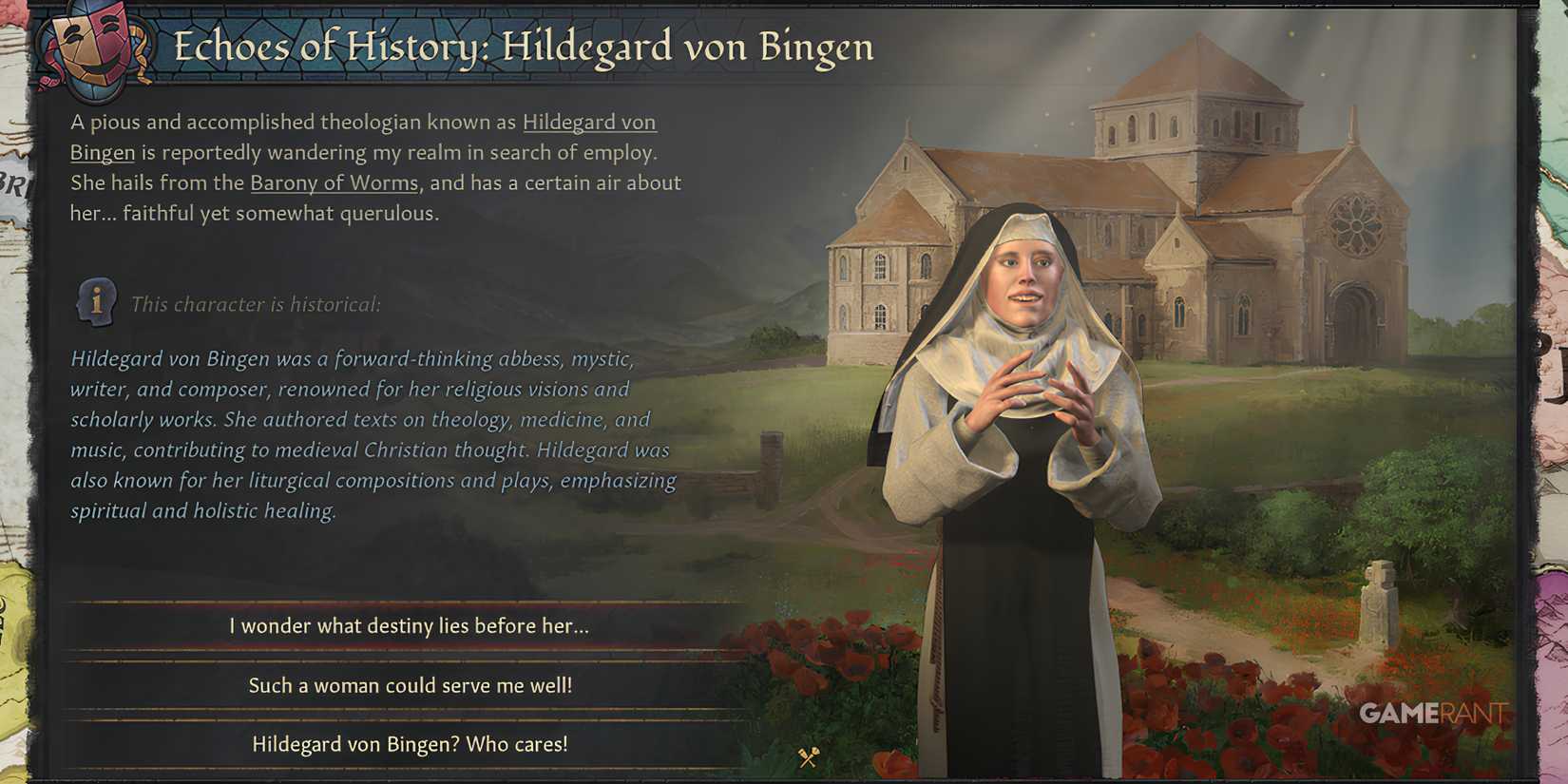Click the Echoes of History event title

523,46
